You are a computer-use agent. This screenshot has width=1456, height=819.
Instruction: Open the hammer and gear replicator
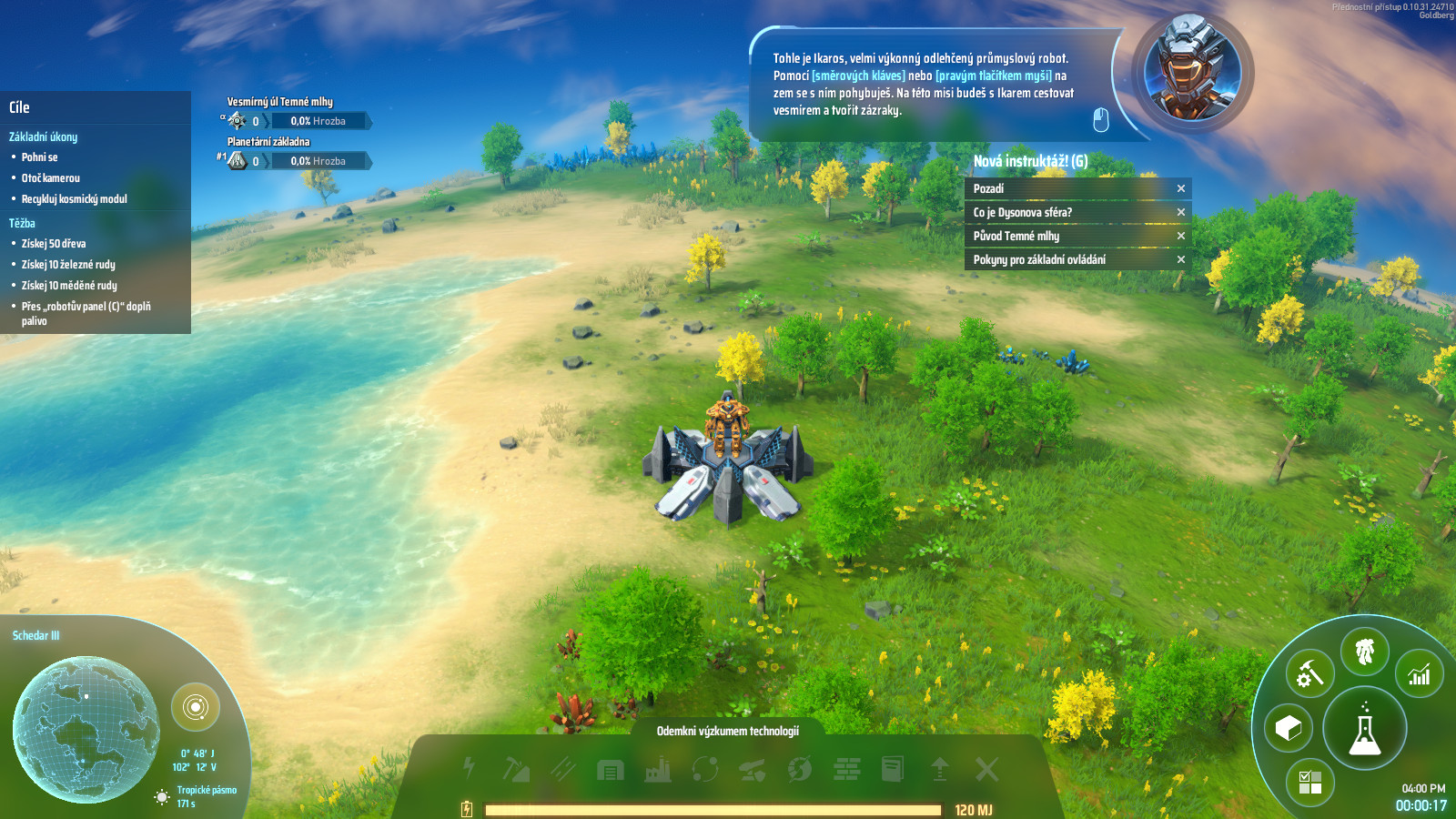pyautogui.click(x=1309, y=674)
